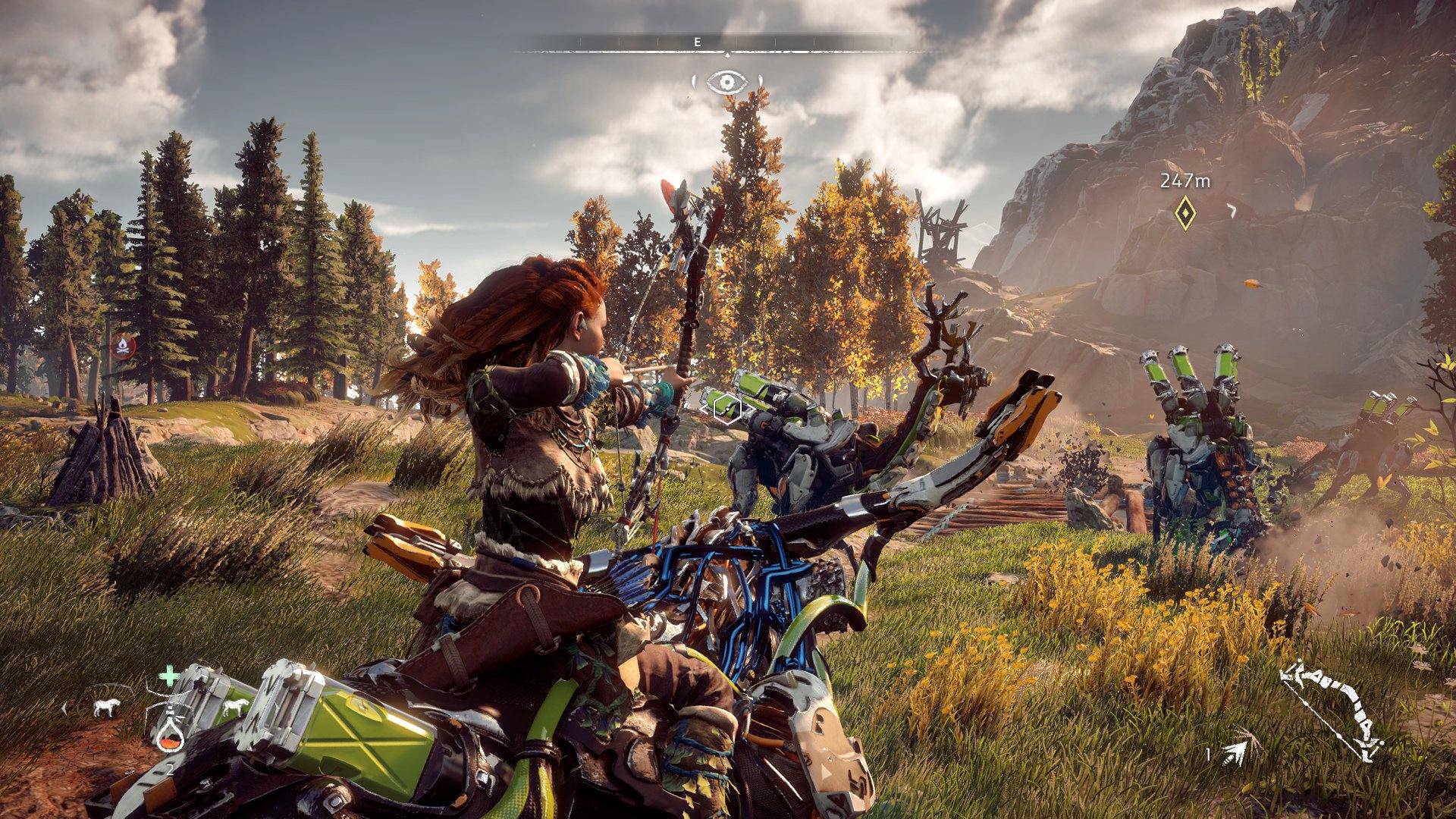
Task: Click the white mount stag icon beside the potion
Action: [x=235, y=708]
